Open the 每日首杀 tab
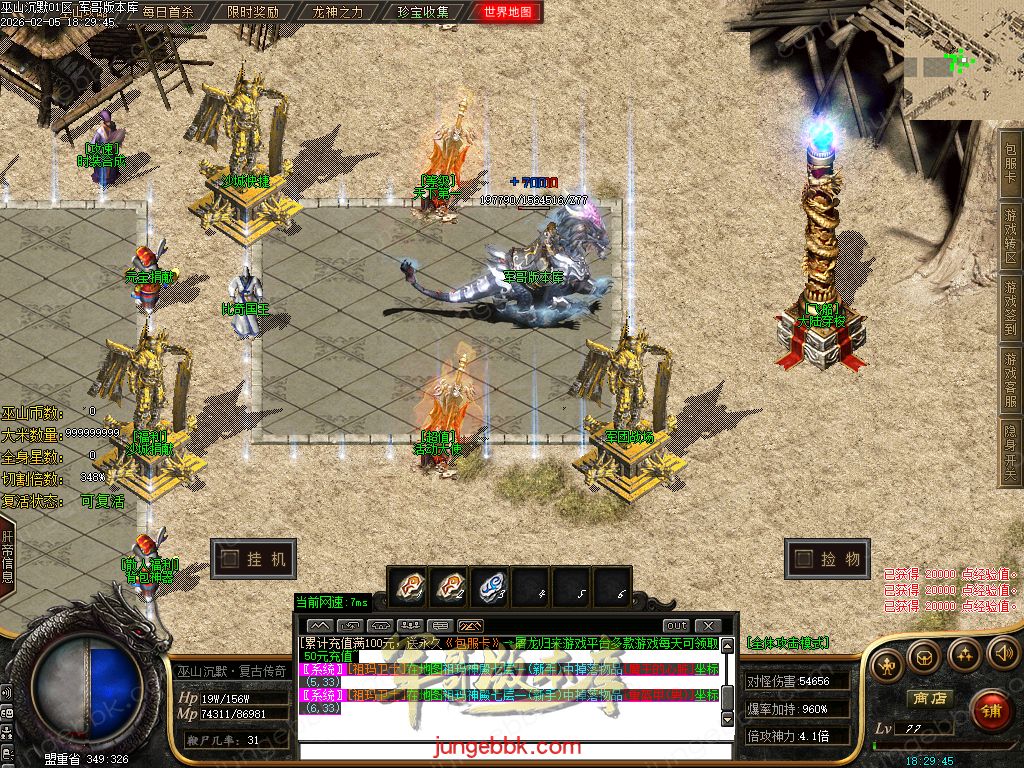Viewport: 1024px width, 768px height. pyautogui.click(x=168, y=13)
